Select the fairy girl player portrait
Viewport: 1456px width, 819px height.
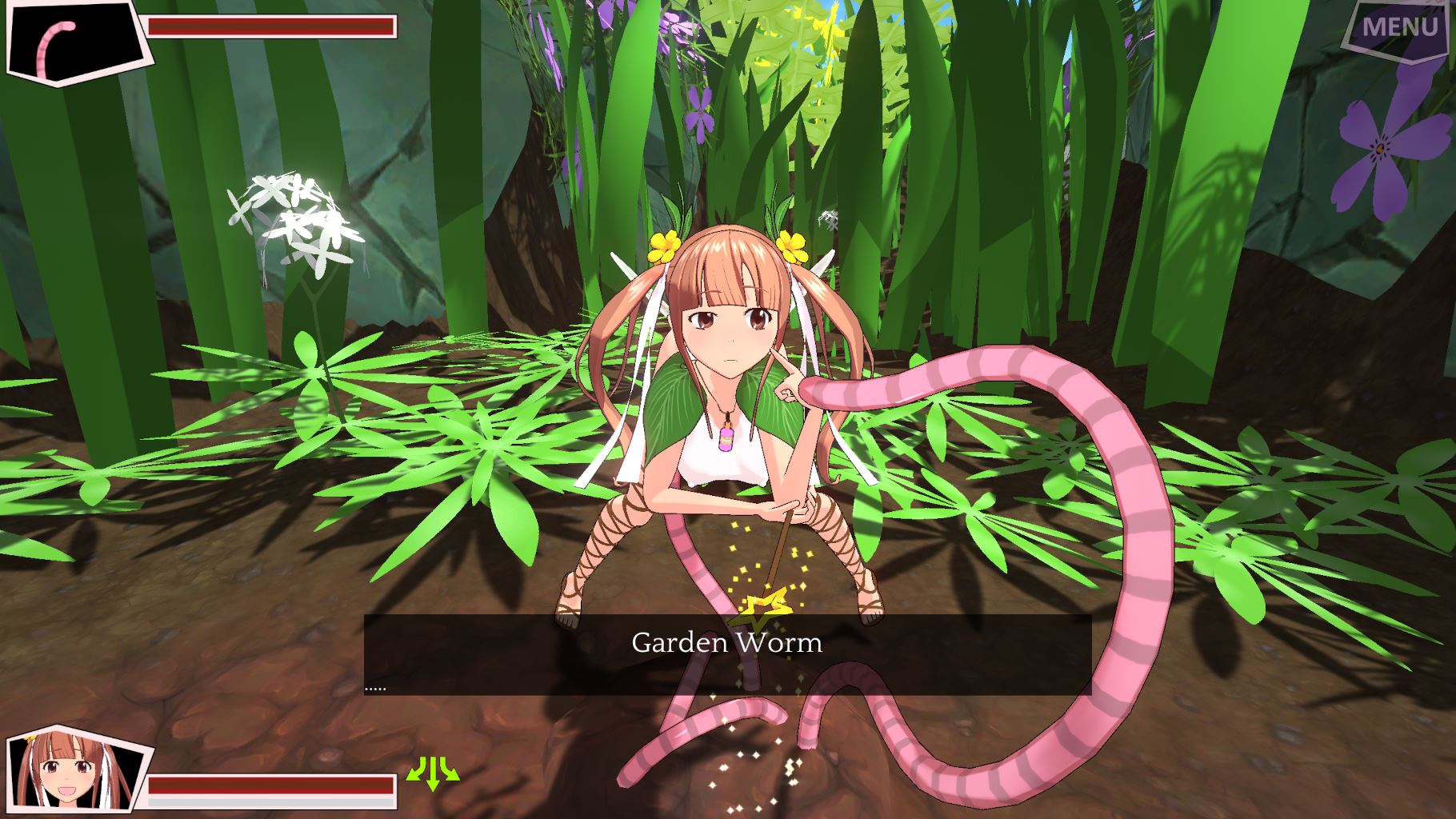(78, 773)
